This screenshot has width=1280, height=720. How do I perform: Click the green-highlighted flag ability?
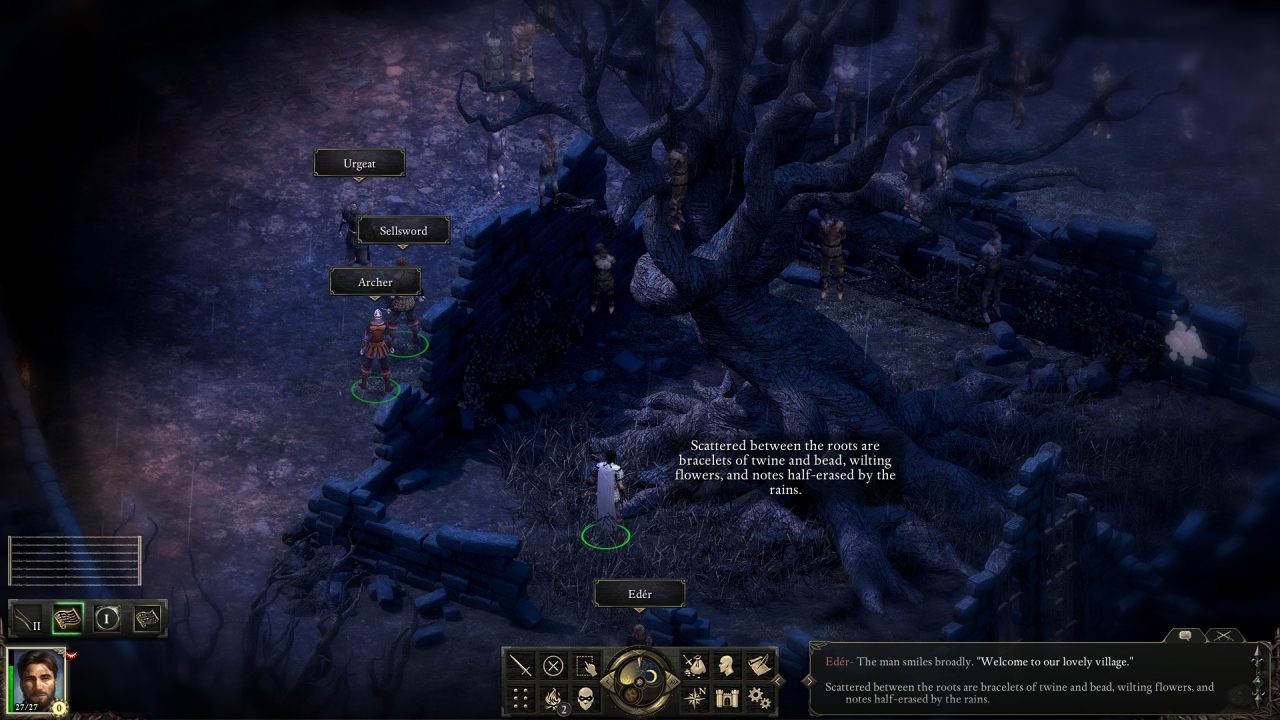pos(67,618)
